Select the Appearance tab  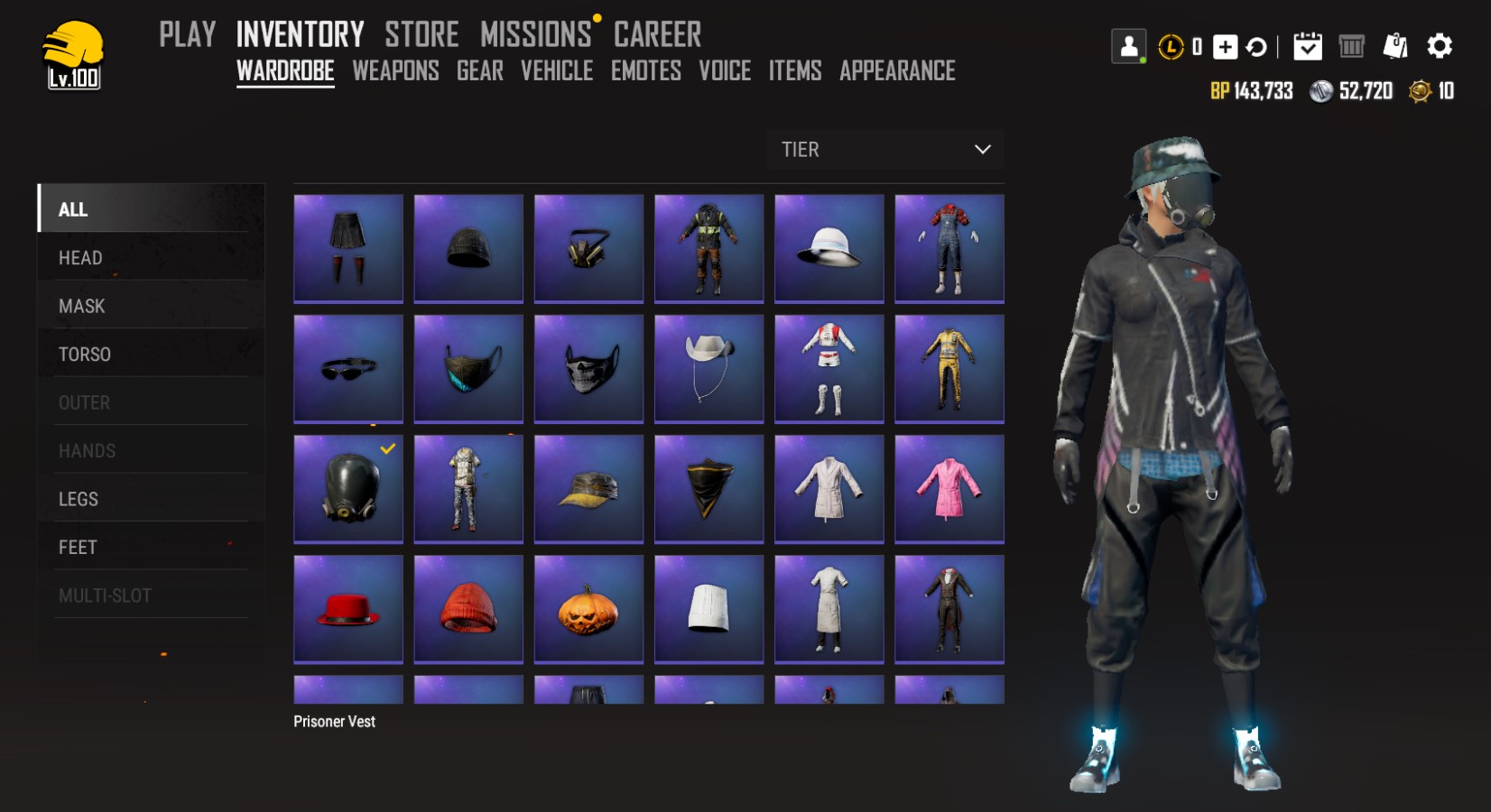[x=897, y=70]
